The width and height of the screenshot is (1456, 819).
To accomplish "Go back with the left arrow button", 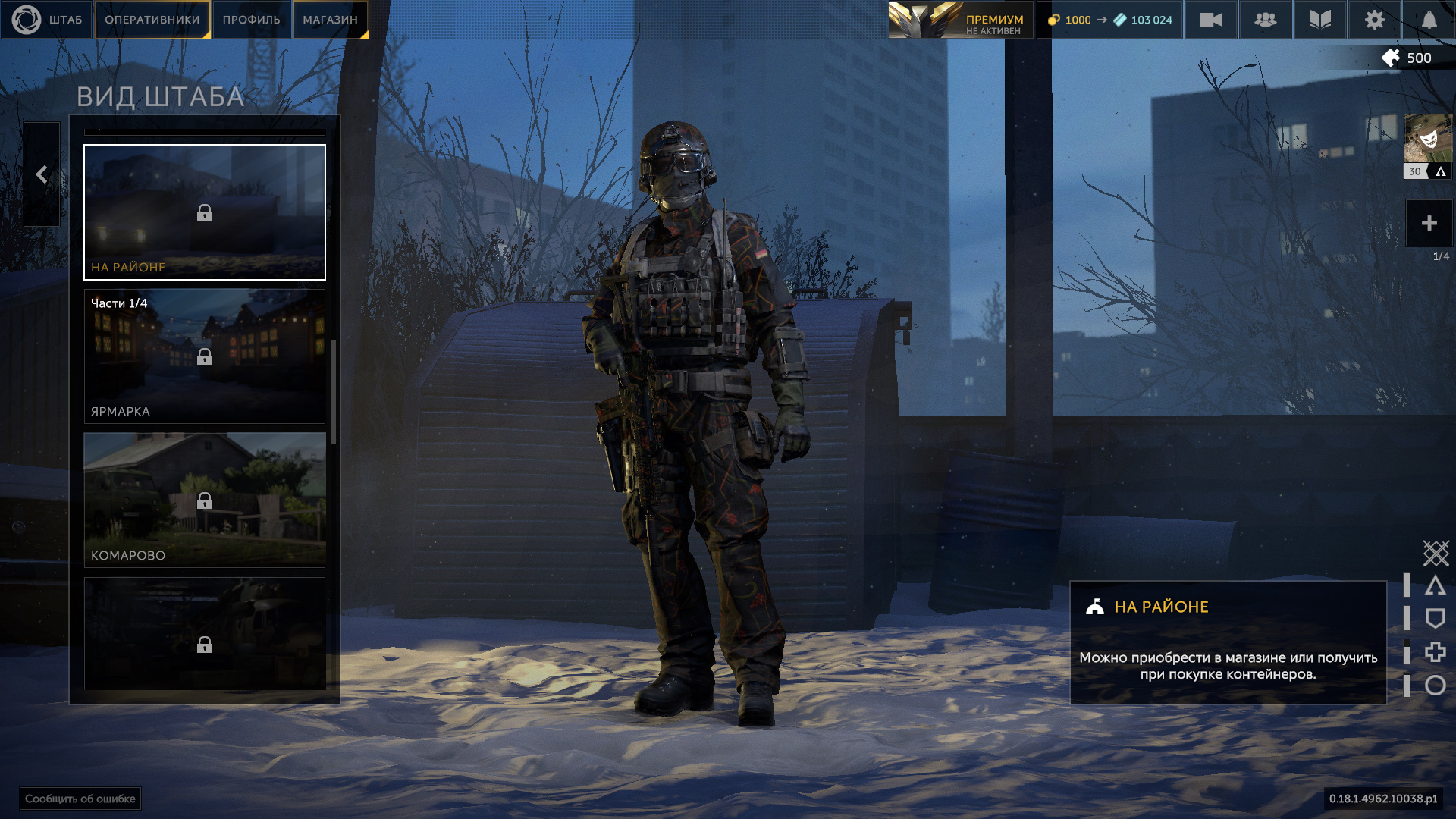I will point(42,174).
